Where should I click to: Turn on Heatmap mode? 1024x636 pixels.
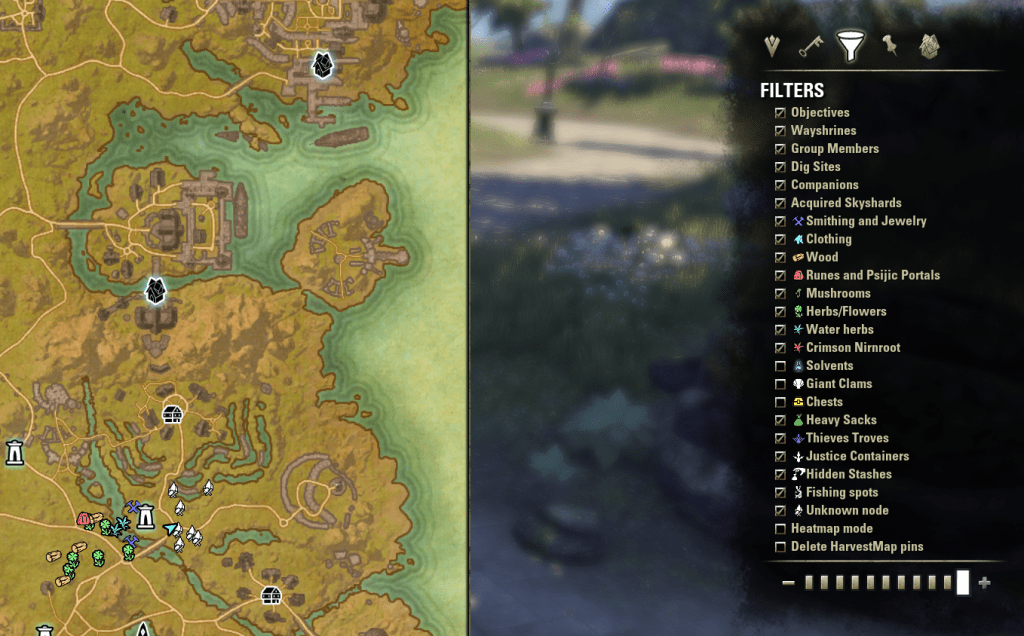(x=780, y=529)
